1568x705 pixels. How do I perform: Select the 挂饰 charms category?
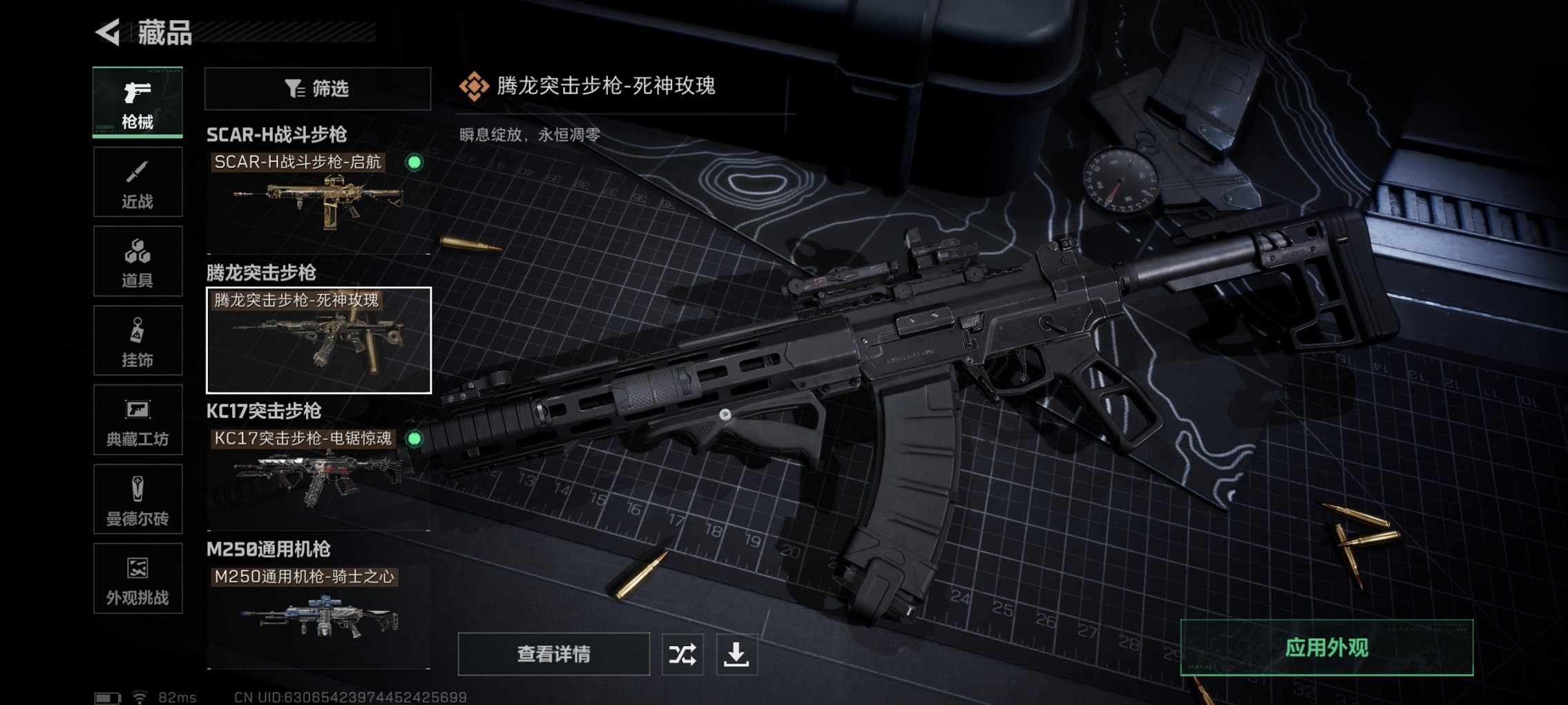[137, 339]
